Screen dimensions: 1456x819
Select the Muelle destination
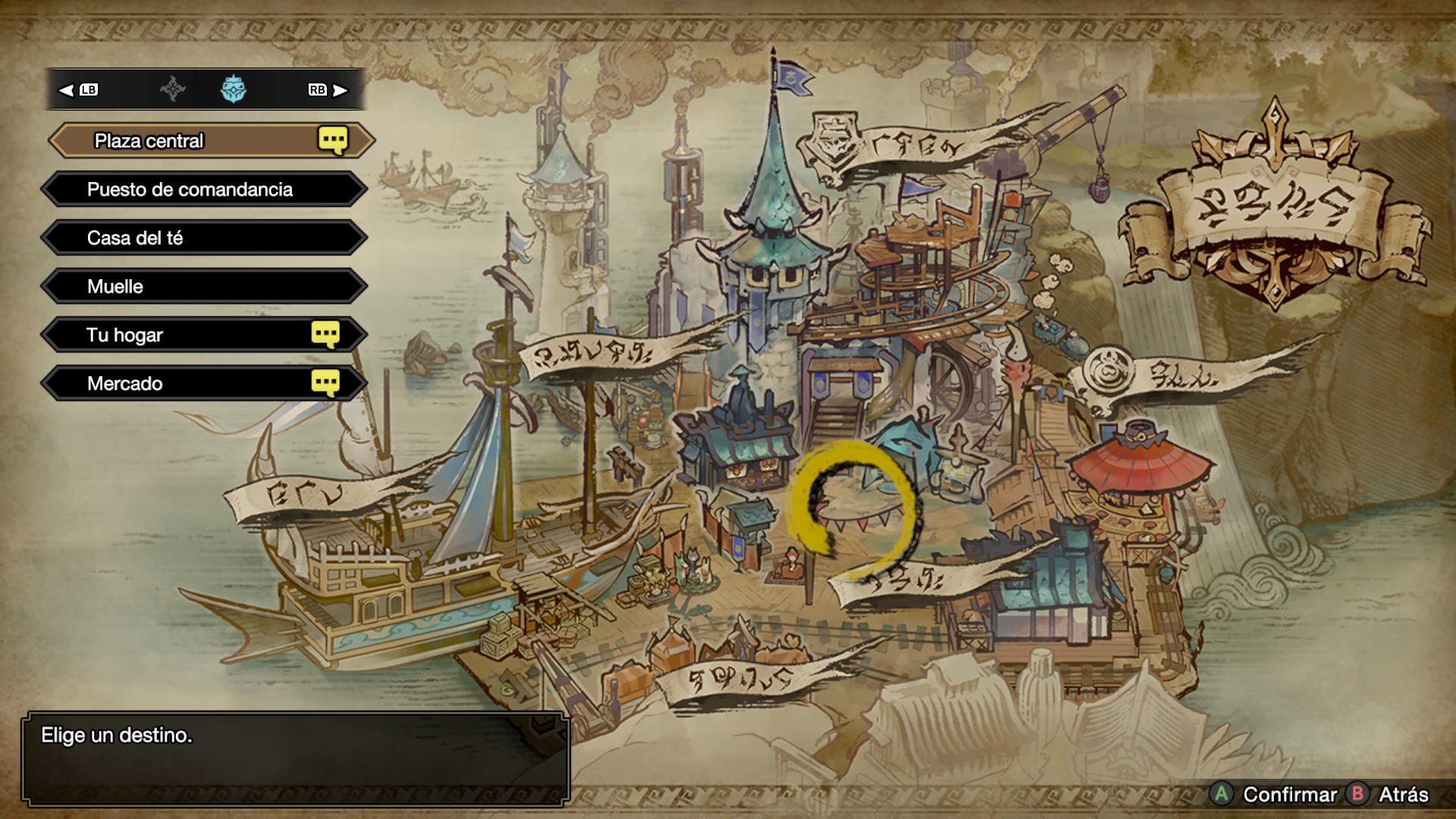click(x=205, y=287)
